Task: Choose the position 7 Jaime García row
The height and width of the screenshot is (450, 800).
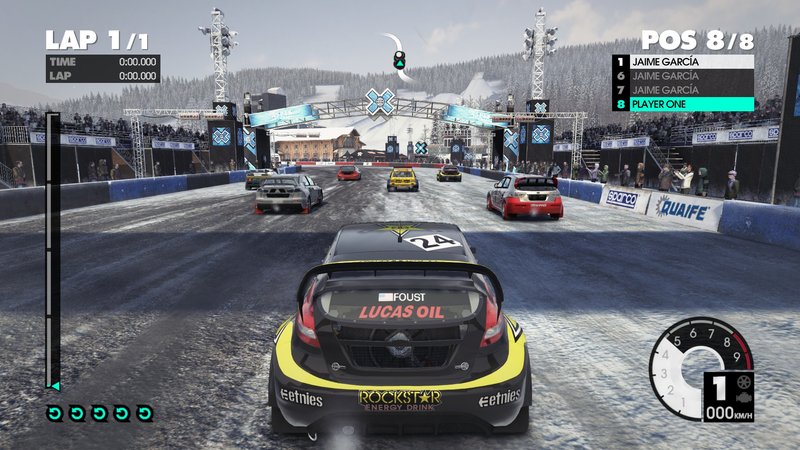Action: [683, 90]
